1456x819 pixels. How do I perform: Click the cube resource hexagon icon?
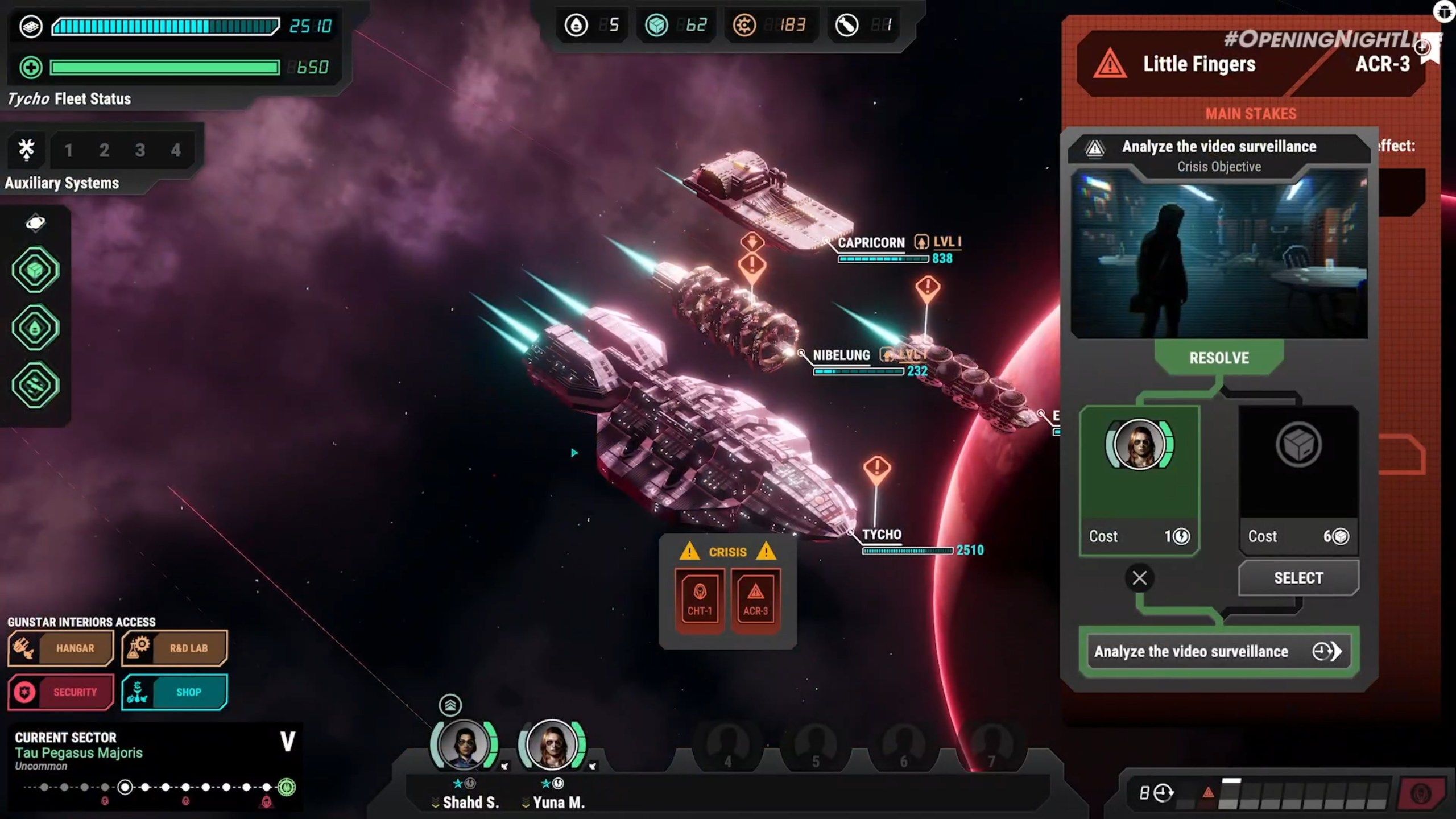click(x=35, y=270)
